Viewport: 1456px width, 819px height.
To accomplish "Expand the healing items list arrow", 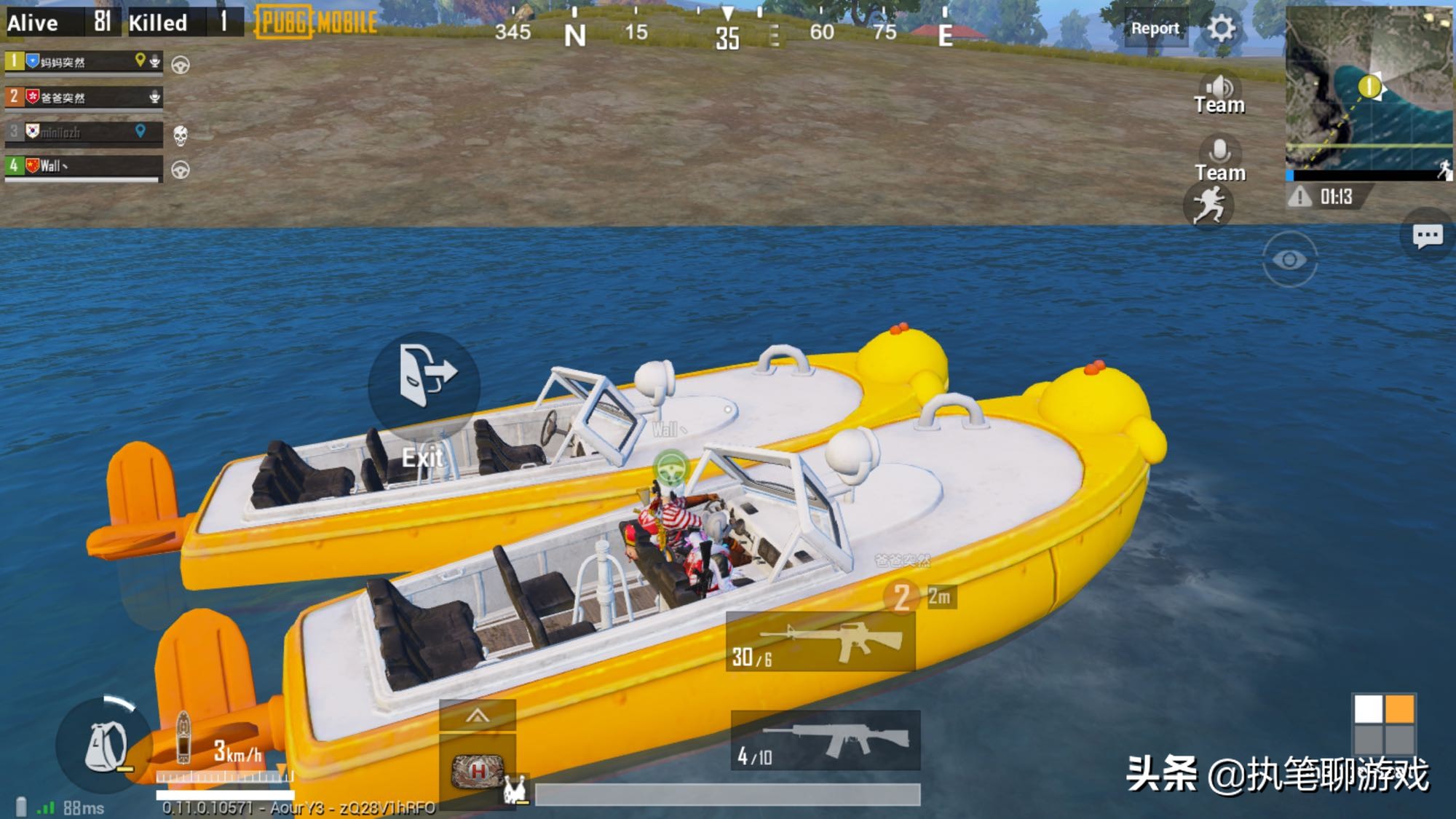I will [478, 716].
